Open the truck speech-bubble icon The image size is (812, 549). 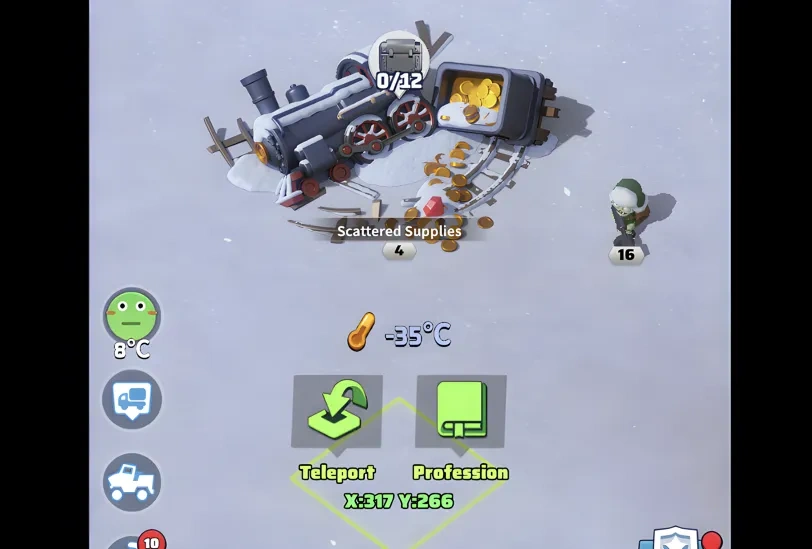pos(132,399)
